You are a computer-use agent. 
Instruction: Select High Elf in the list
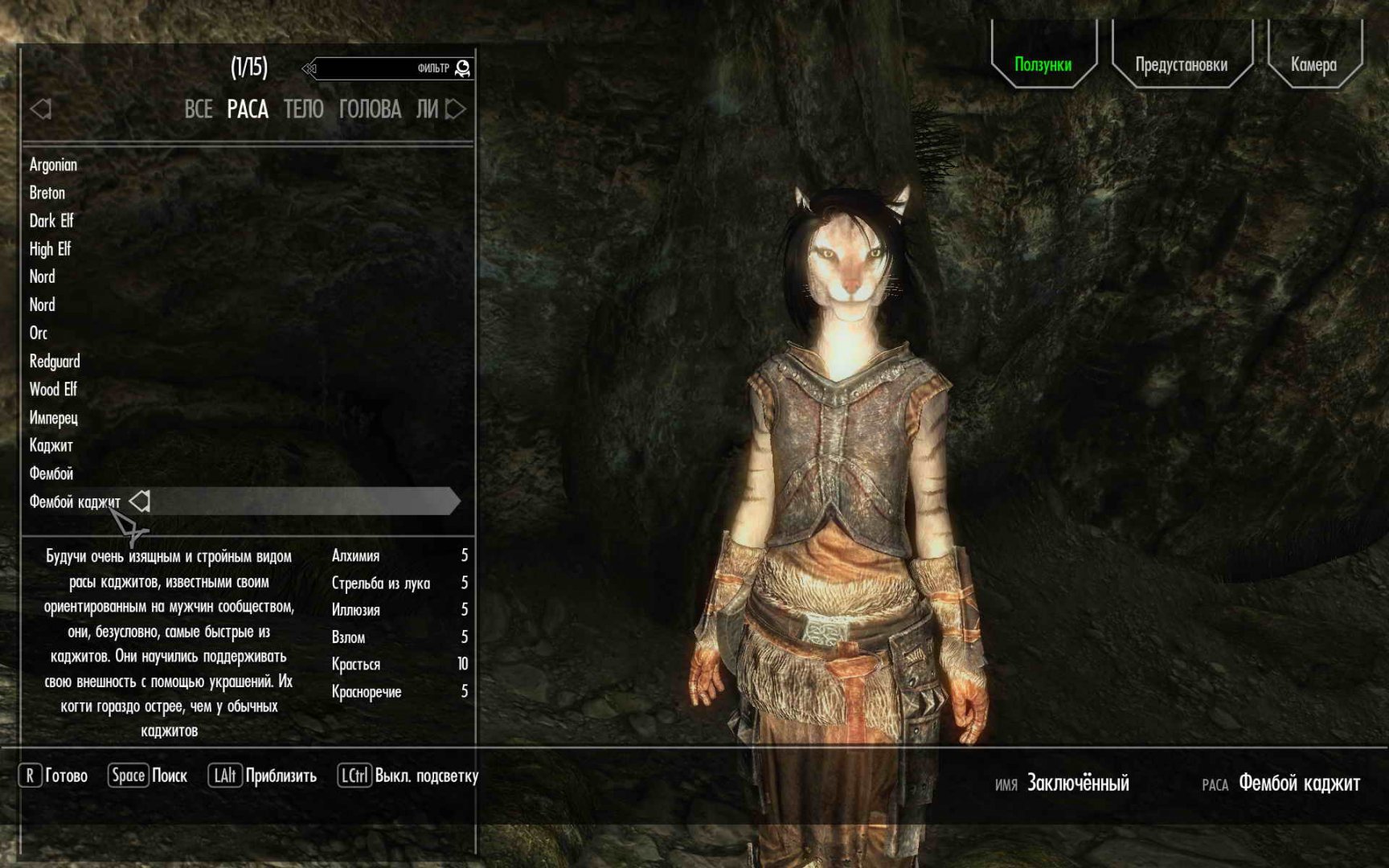(50, 249)
